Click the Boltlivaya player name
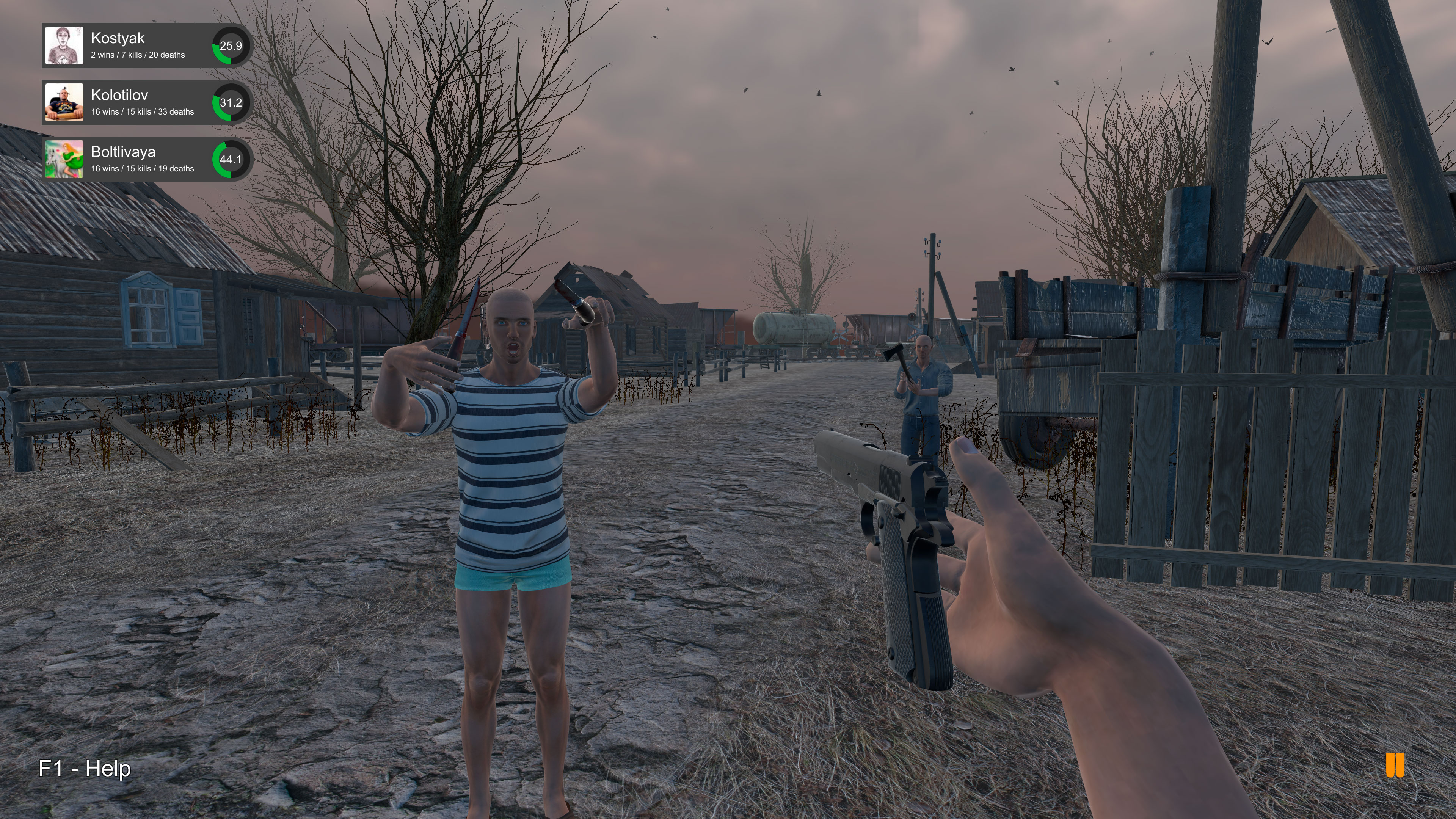 pyautogui.click(x=123, y=152)
